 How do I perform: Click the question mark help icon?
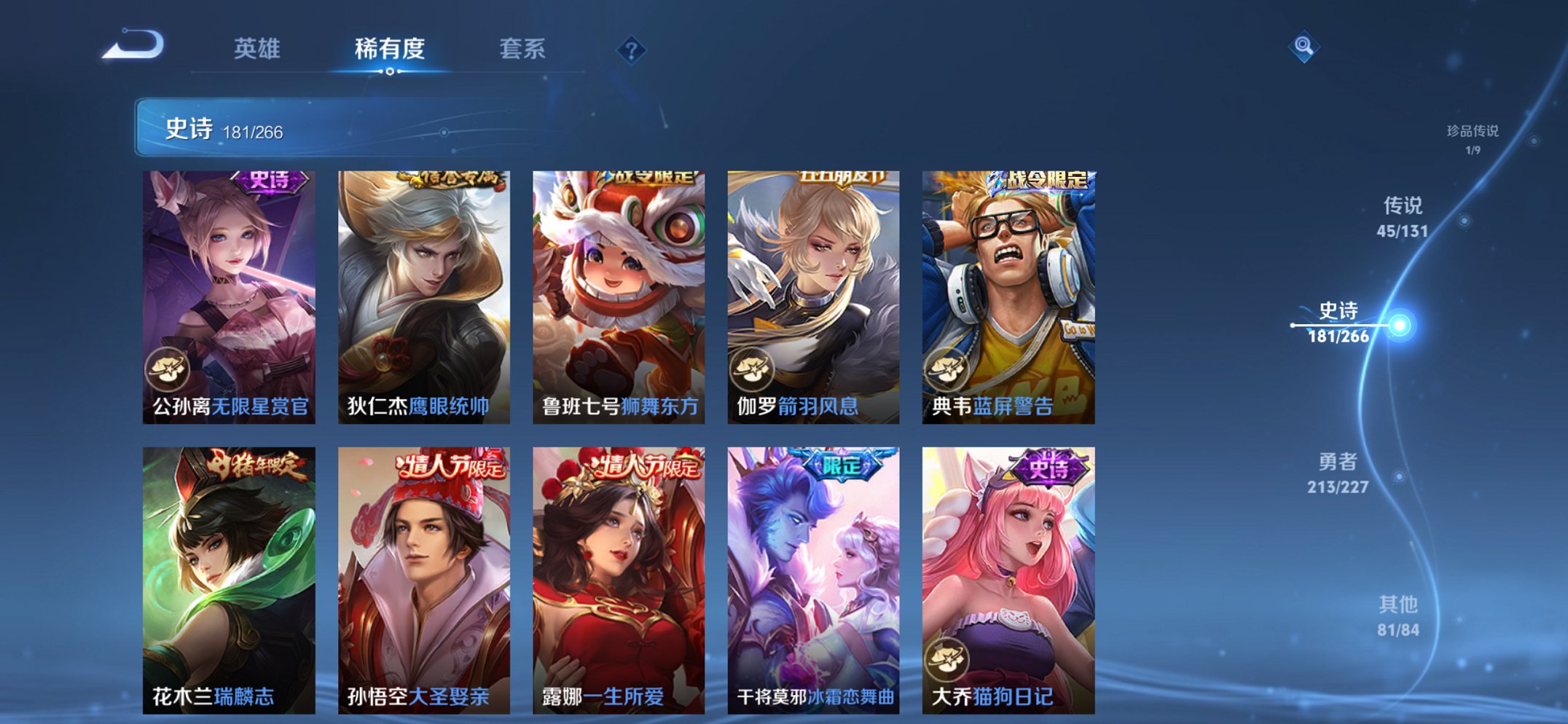click(x=632, y=50)
